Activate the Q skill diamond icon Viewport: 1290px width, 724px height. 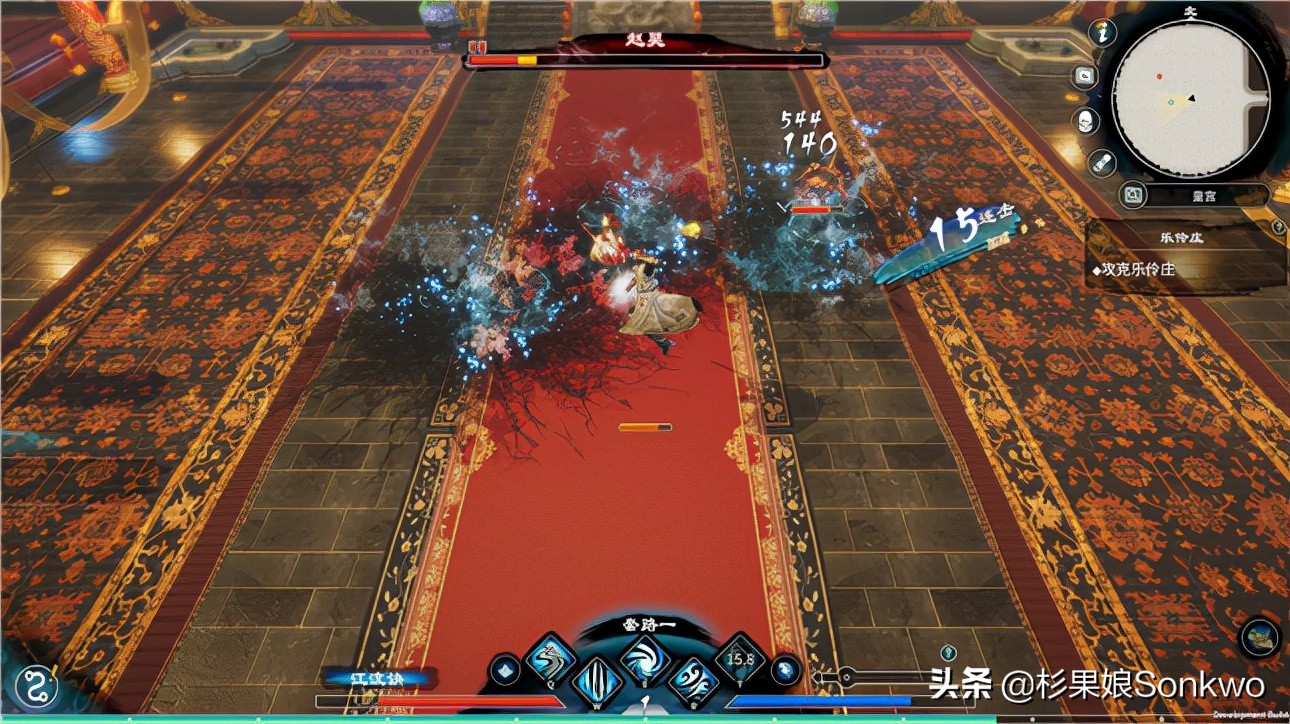[552, 659]
